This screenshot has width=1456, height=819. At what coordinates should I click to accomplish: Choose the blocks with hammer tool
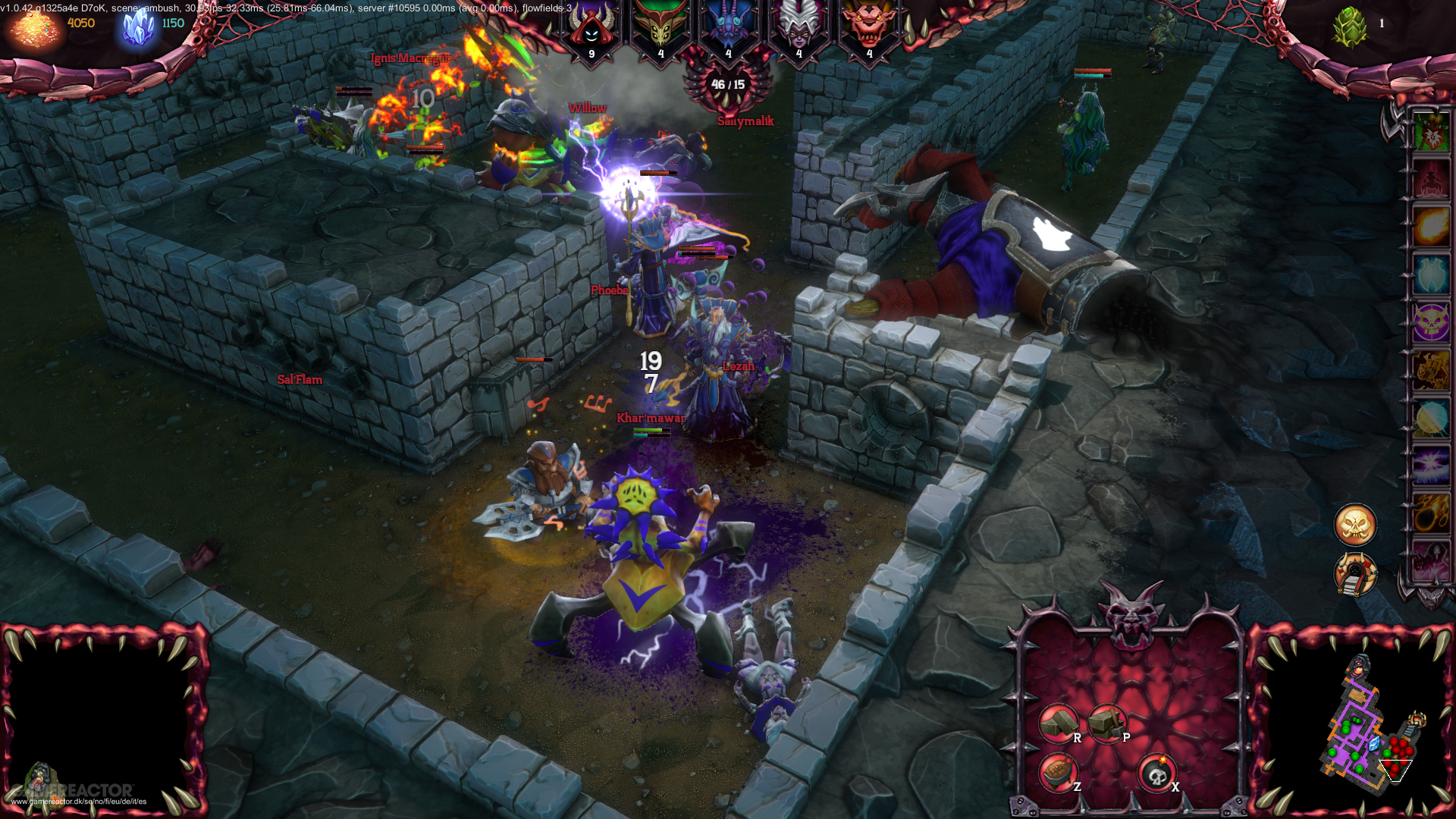point(1107,723)
